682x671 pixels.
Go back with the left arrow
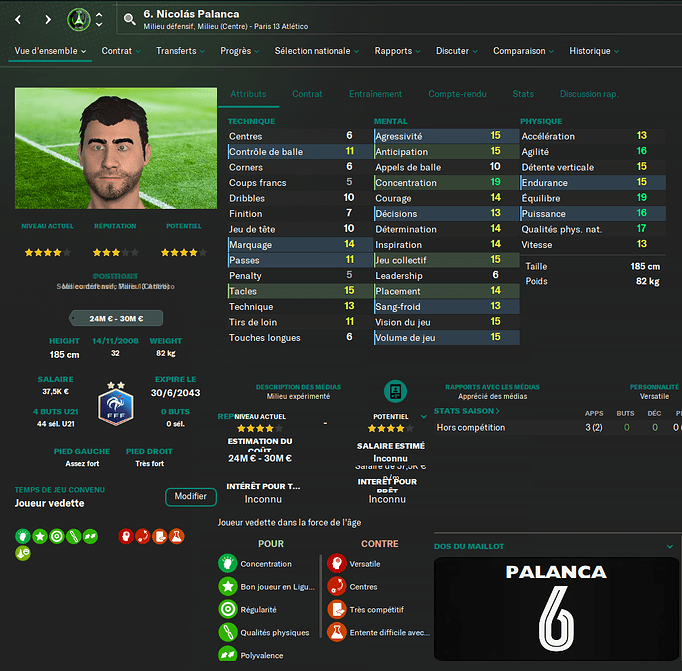click(17, 19)
